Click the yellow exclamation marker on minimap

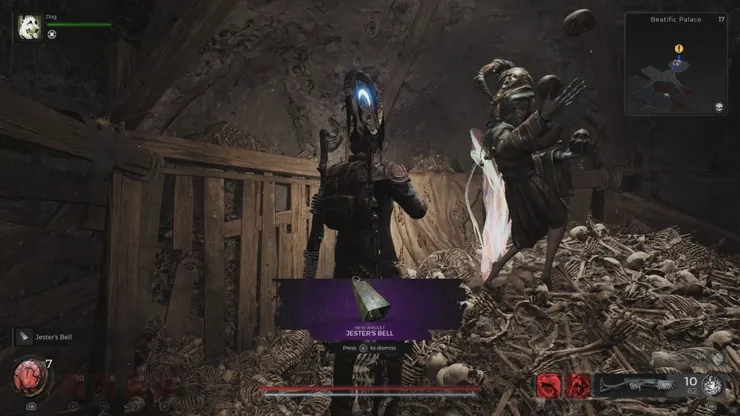point(679,48)
